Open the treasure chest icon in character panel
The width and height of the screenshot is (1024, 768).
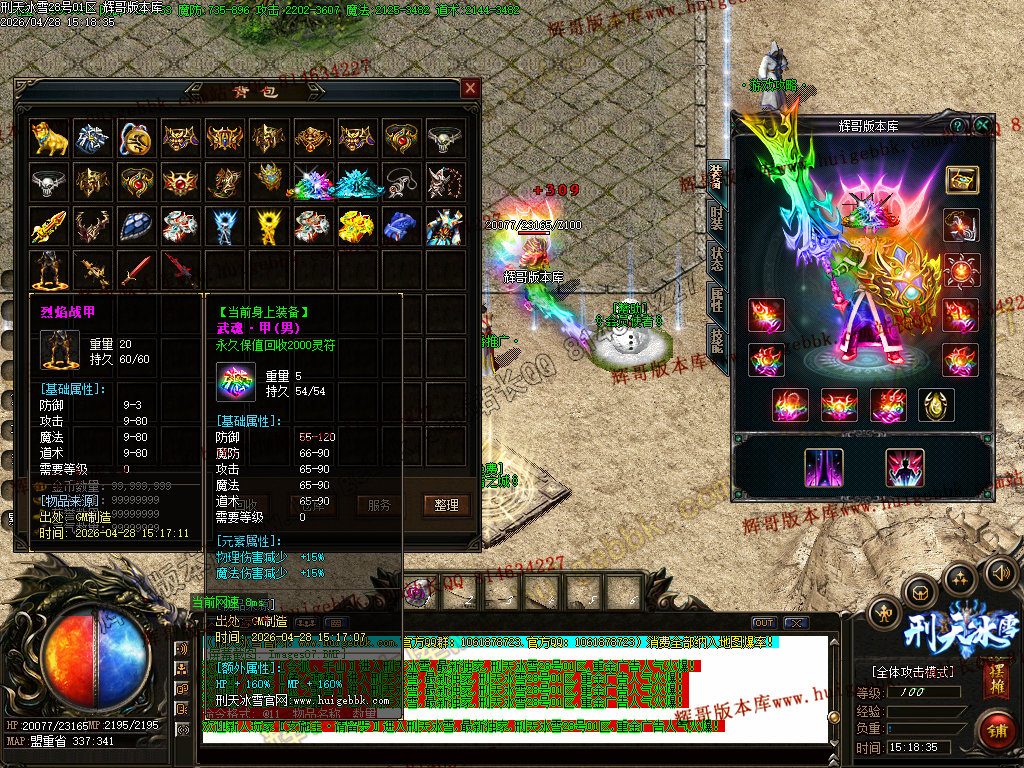[x=962, y=180]
